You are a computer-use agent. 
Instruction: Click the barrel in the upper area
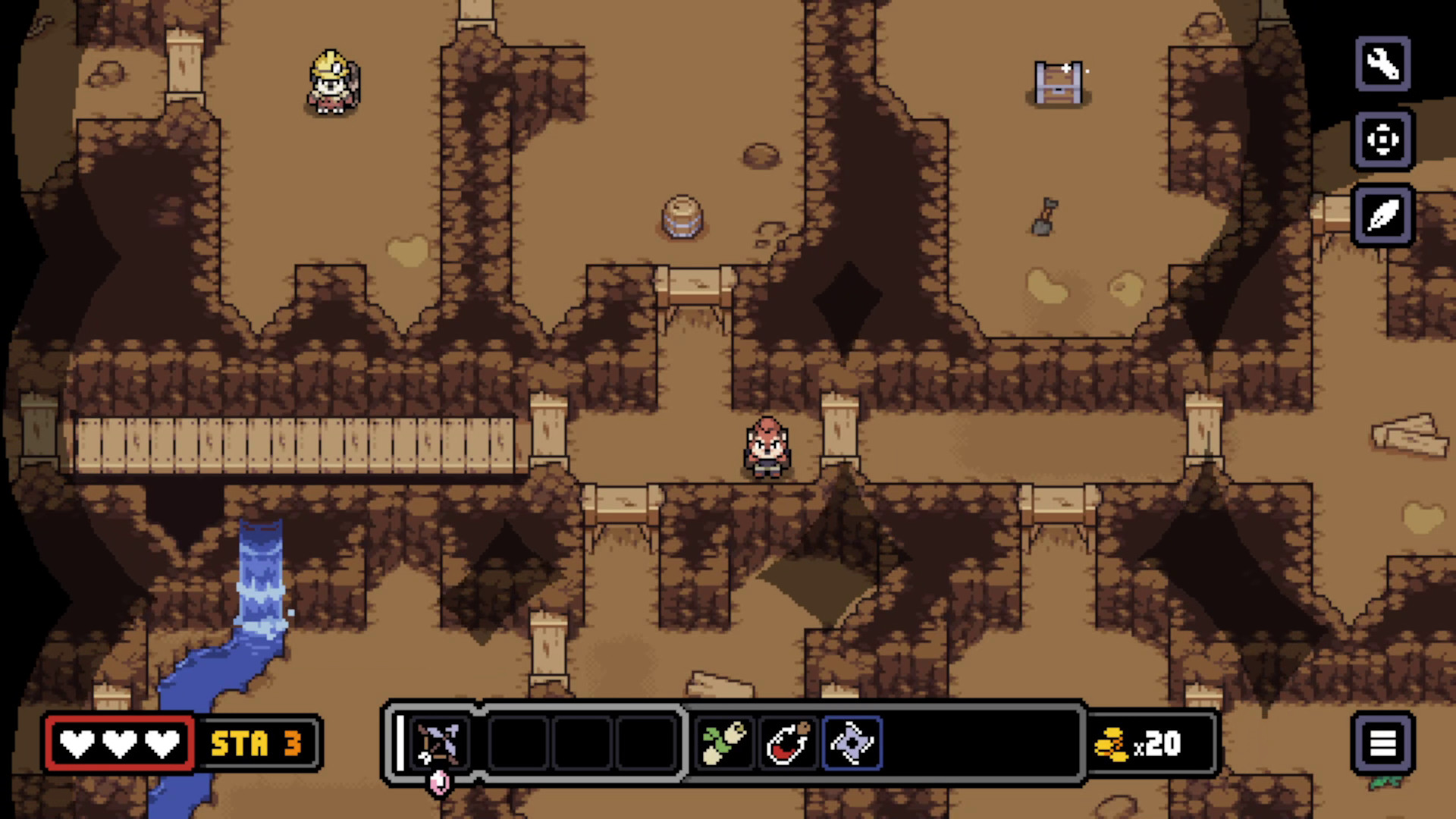tap(682, 215)
